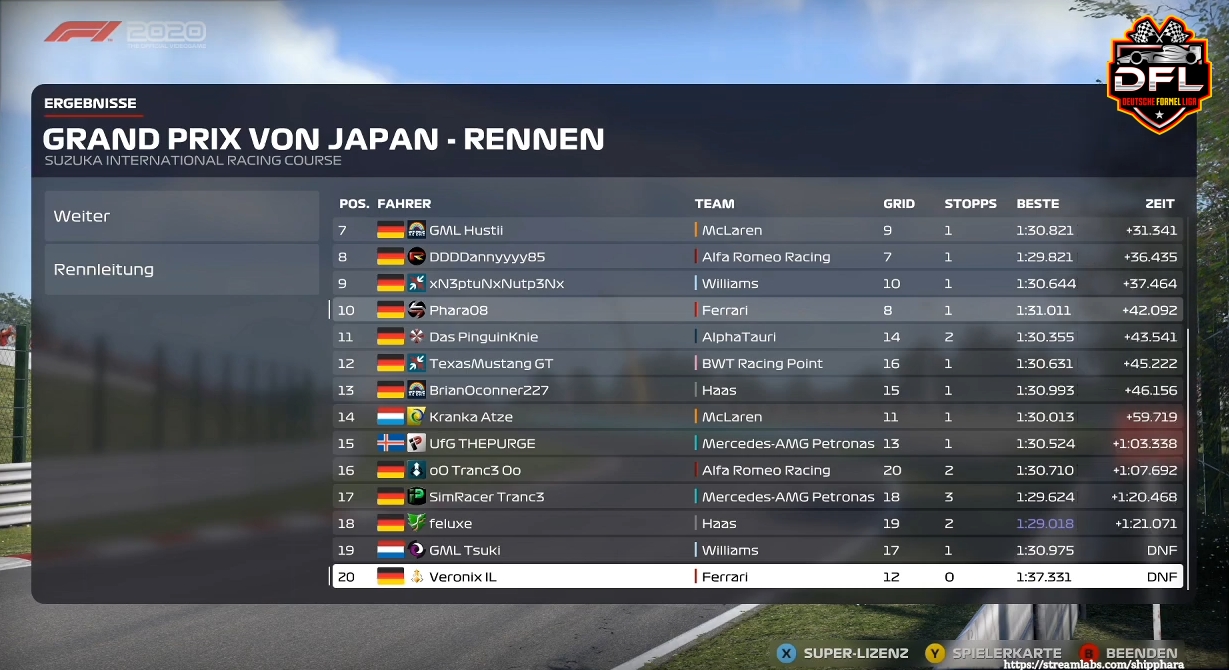Select Das PinguinKnie's result row
This screenshot has height=670, width=1229.
pos(757,337)
